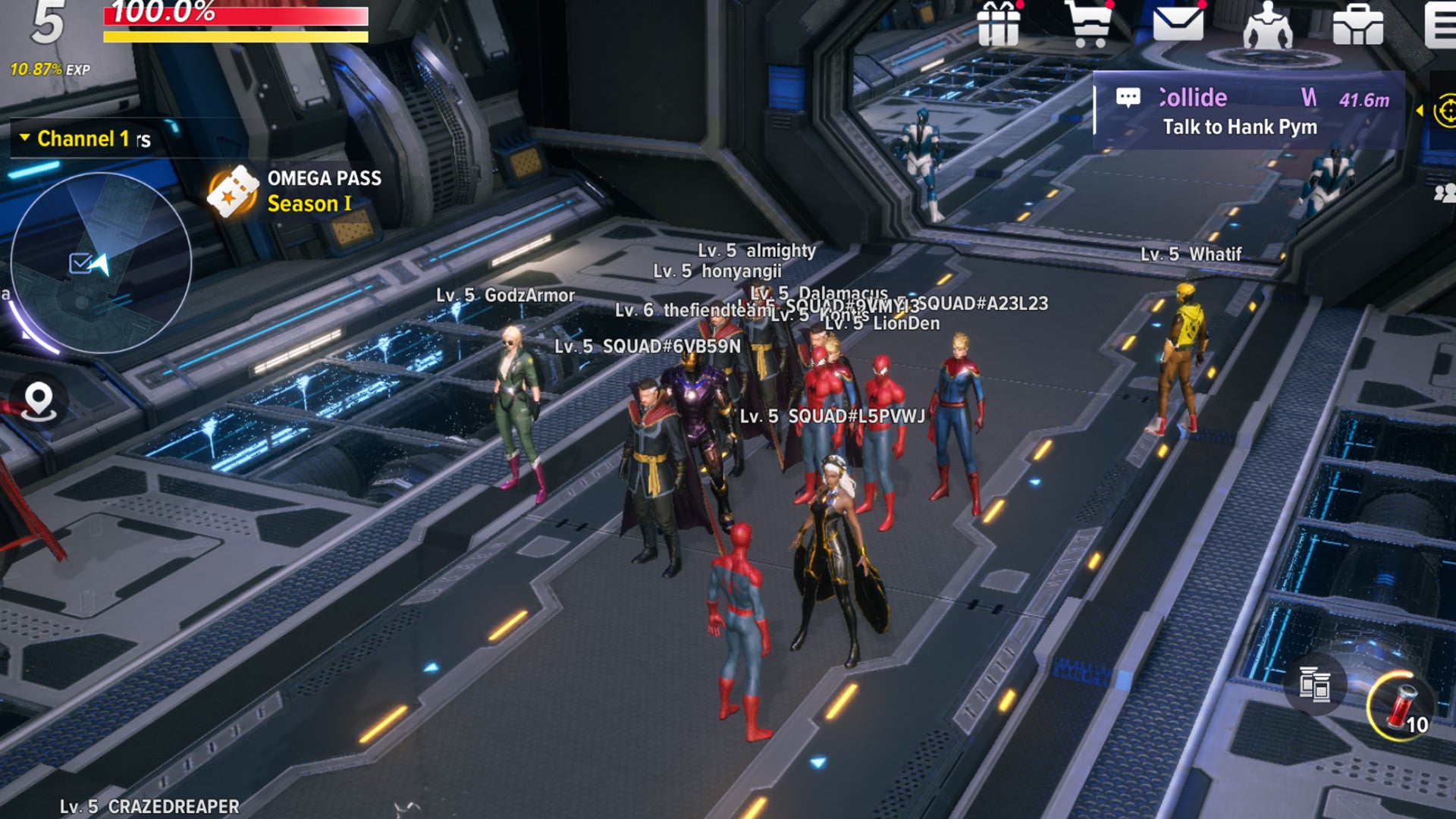Open the briefcase inventory icon
This screenshot has height=819, width=1456.
pyautogui.click(x=1357, y=24)
